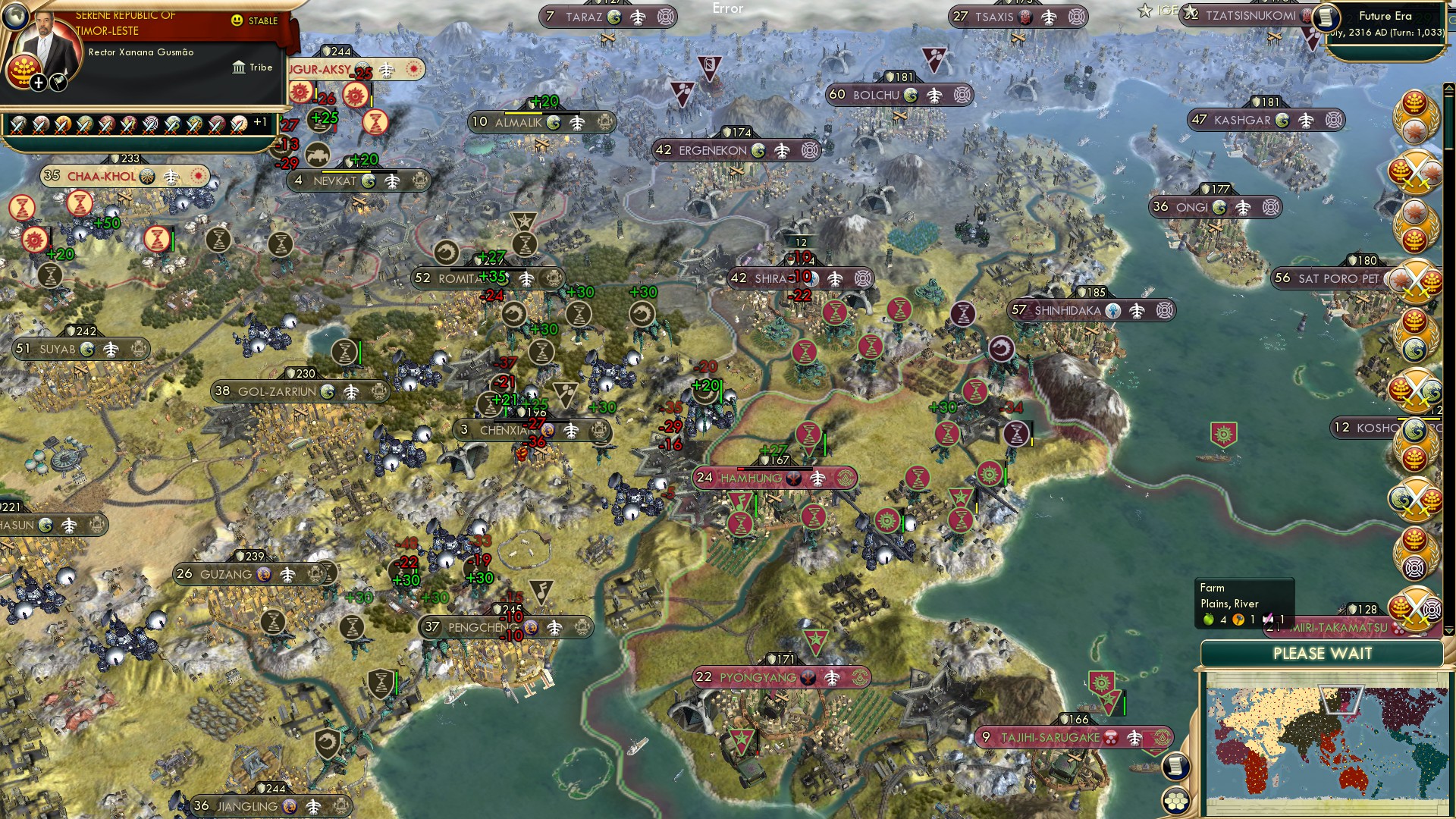This screenshot has width=1456, height=819.
Task: Click the religion icon on Hamhung's city banner
Action: click(793, 479)
